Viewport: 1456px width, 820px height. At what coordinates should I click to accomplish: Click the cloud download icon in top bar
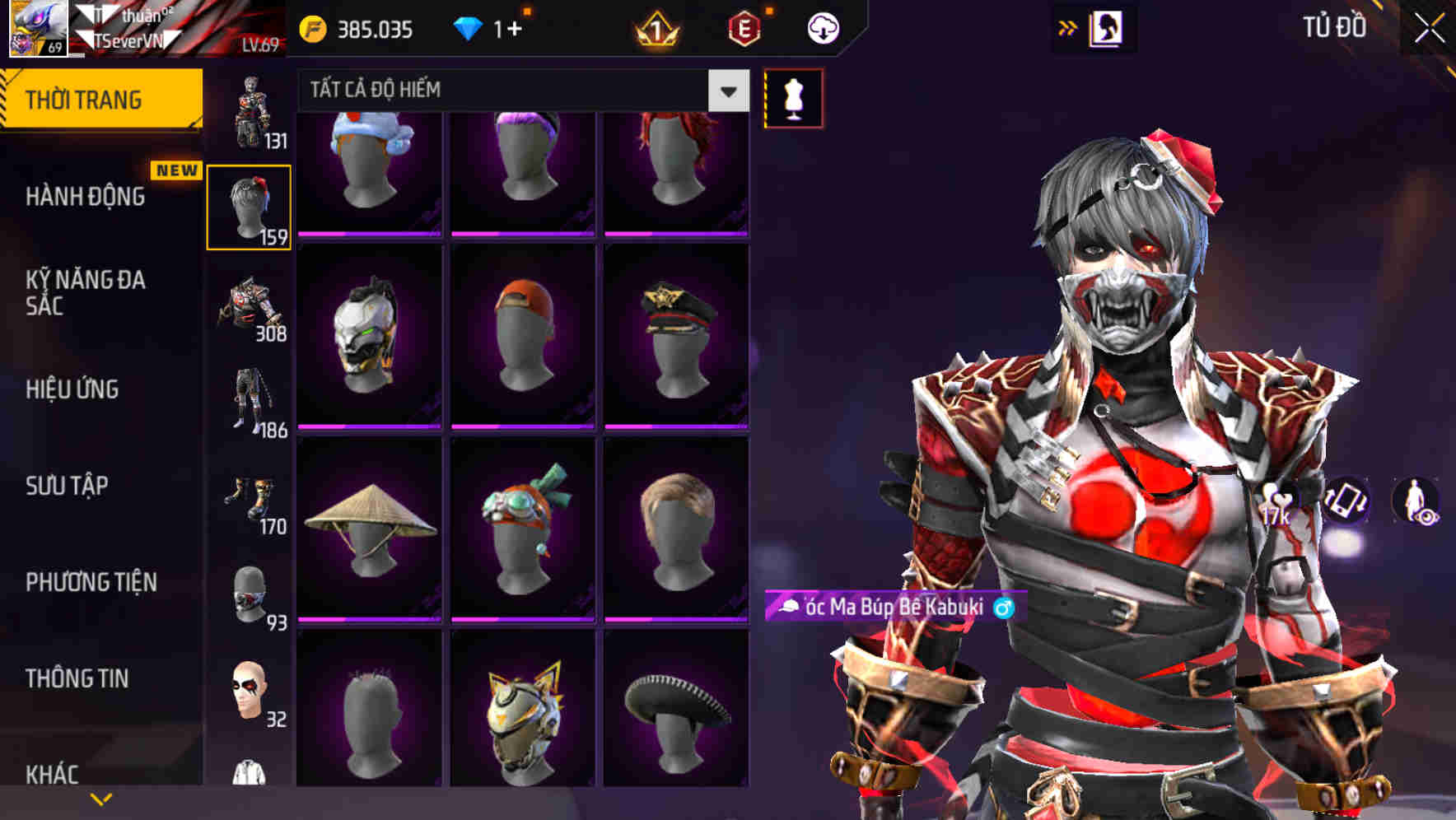pos(822,27)
